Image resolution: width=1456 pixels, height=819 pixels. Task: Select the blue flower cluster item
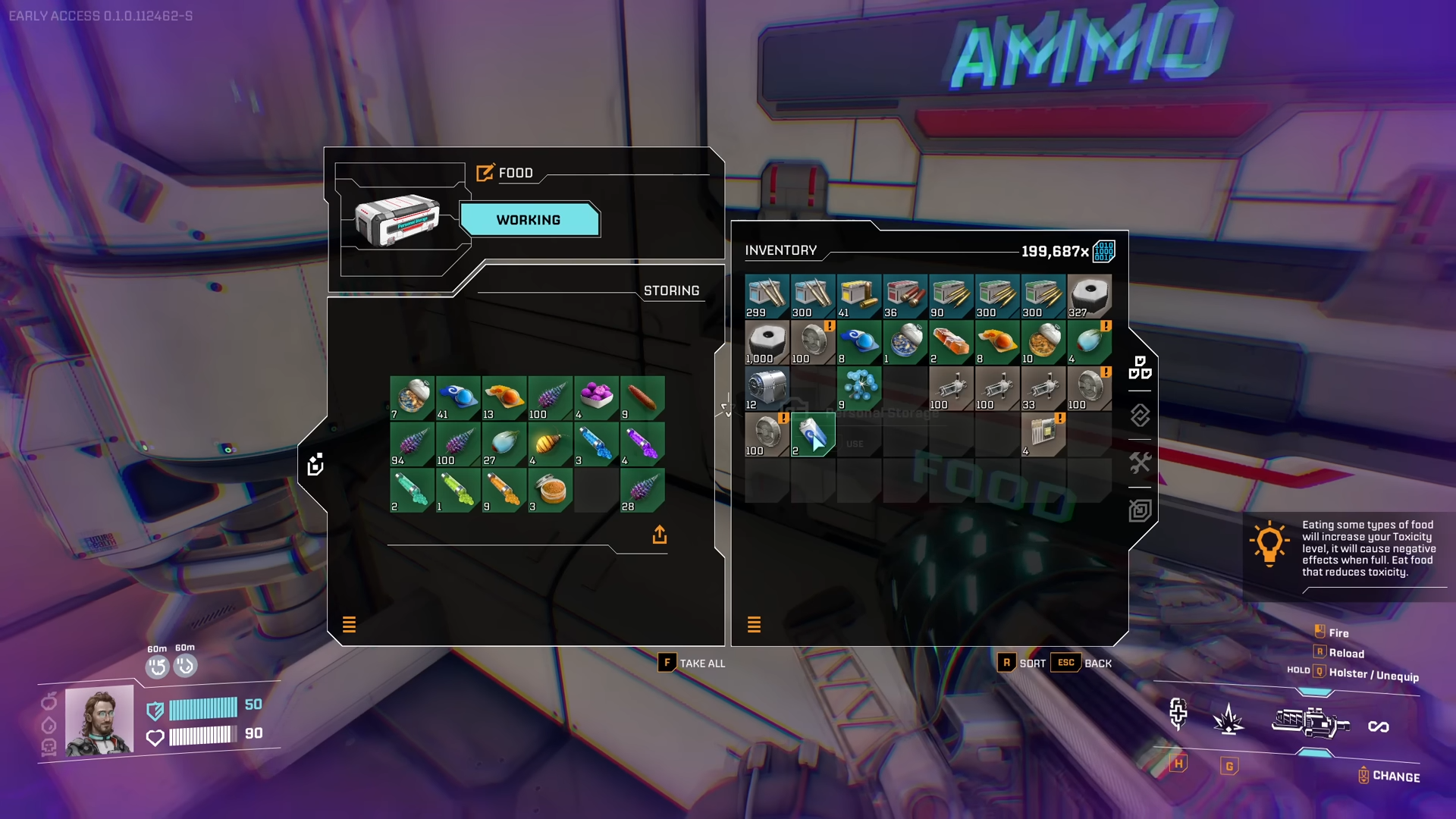coord(858,388)
